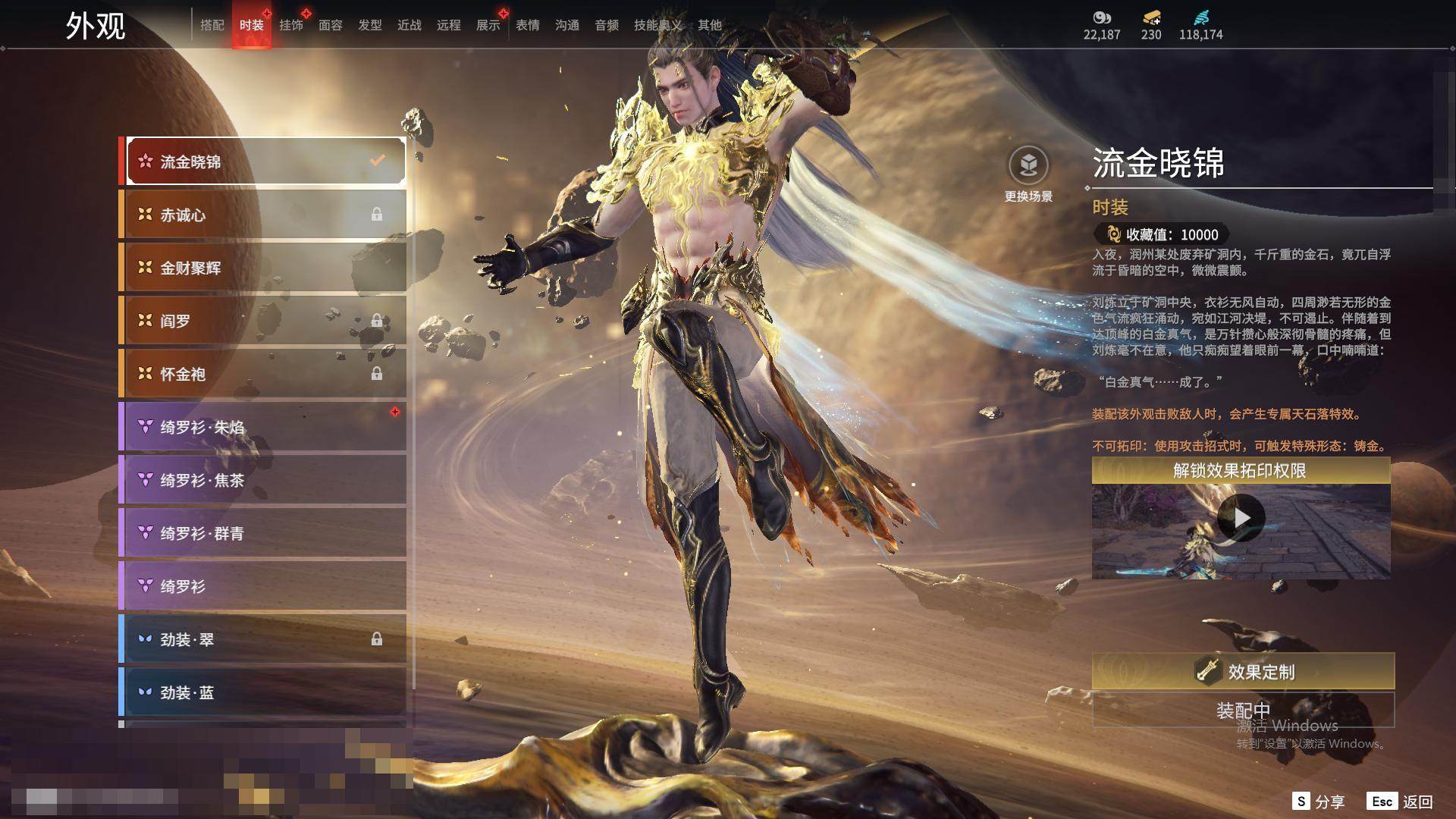This screenshot has height=819, width=1456.
Task: Choose the locked 赤诚心 outfit
Action: [x=265, y=215]
